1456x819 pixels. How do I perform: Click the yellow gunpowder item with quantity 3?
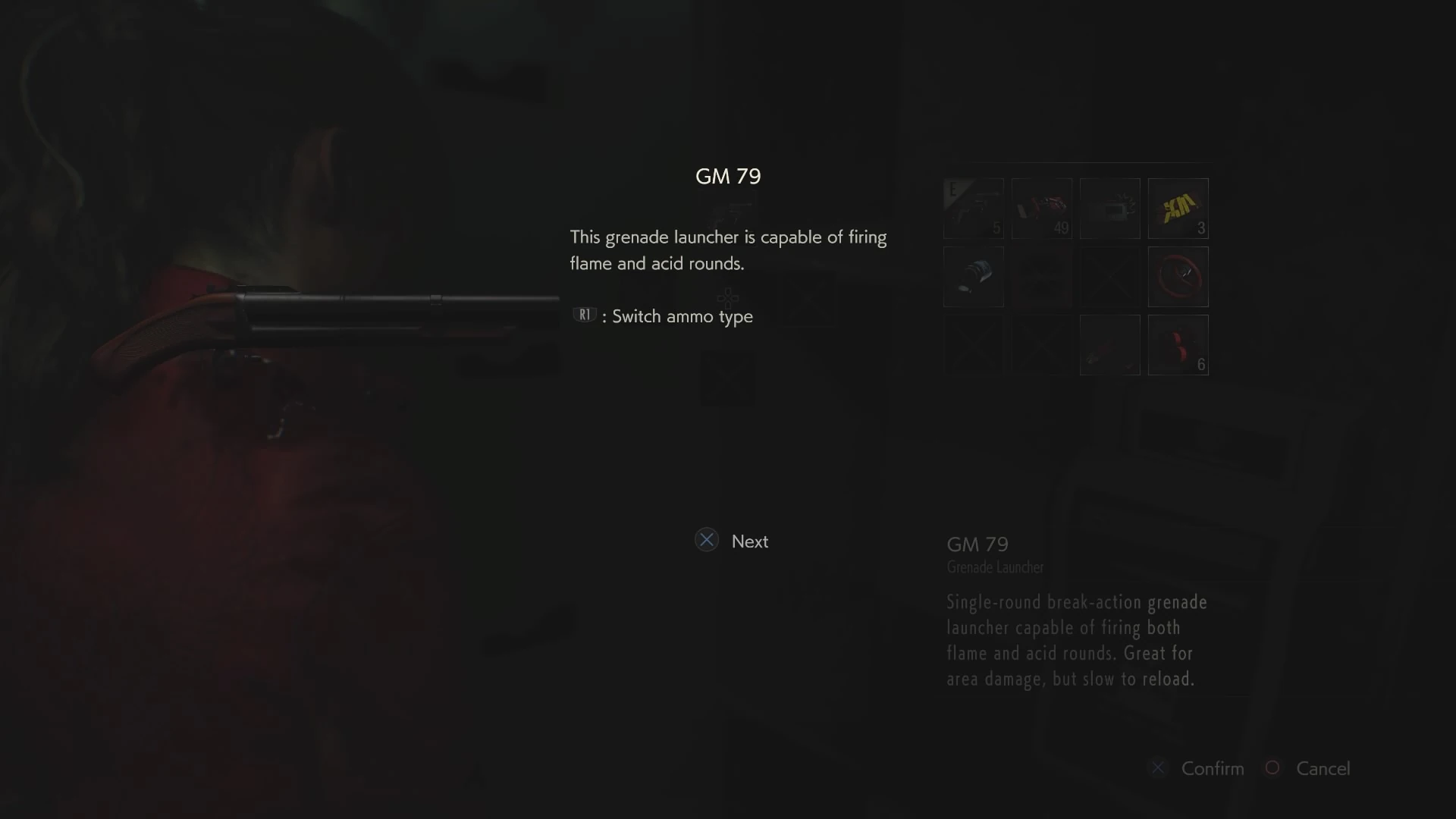coord(1178,209)
